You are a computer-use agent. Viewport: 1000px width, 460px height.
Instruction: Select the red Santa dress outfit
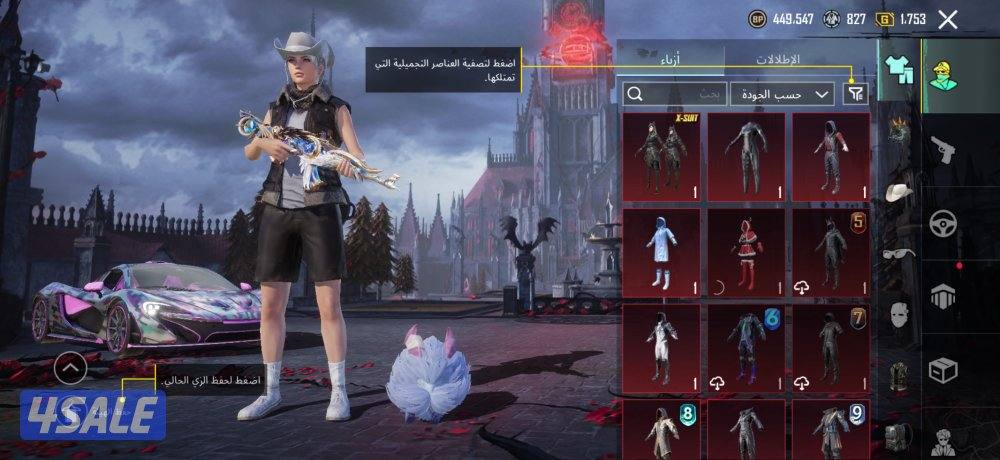pyautogui.click(x=746, y=248)
